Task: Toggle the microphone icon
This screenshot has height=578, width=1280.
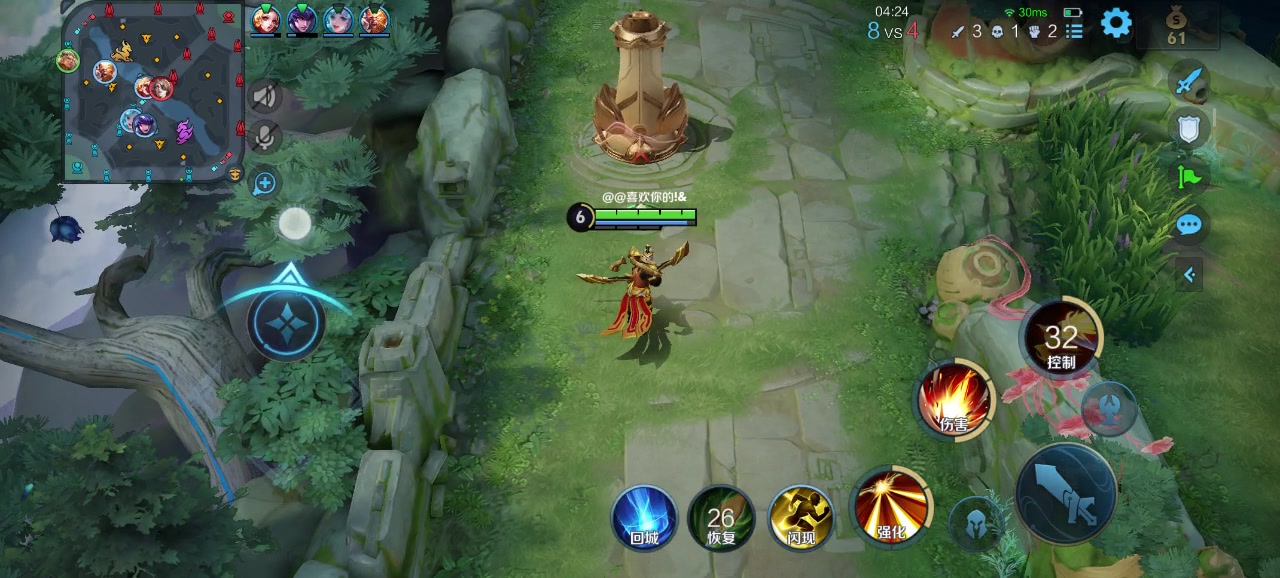Action: (264, 136)
